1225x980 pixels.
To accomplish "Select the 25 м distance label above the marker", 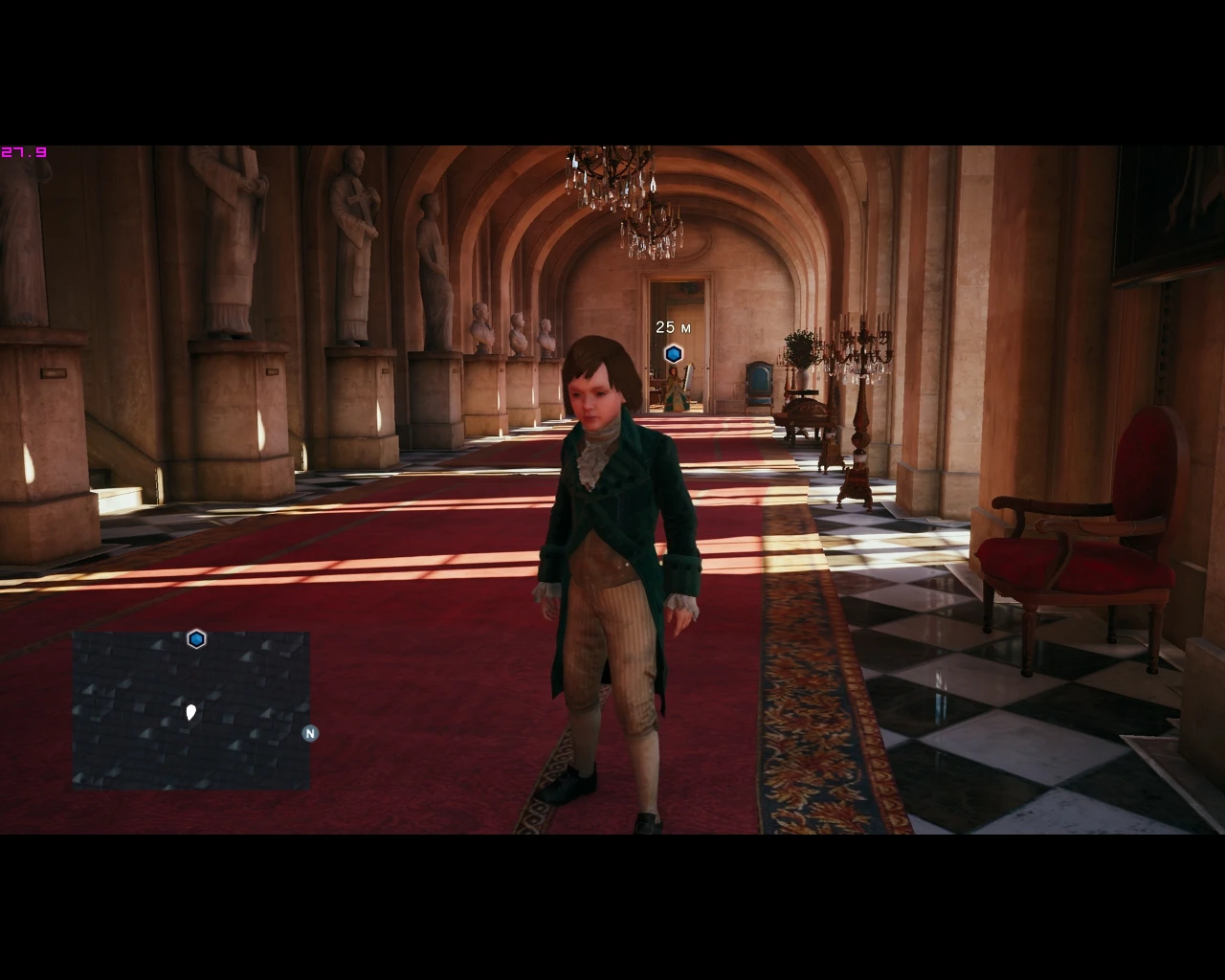I will 674,327.
